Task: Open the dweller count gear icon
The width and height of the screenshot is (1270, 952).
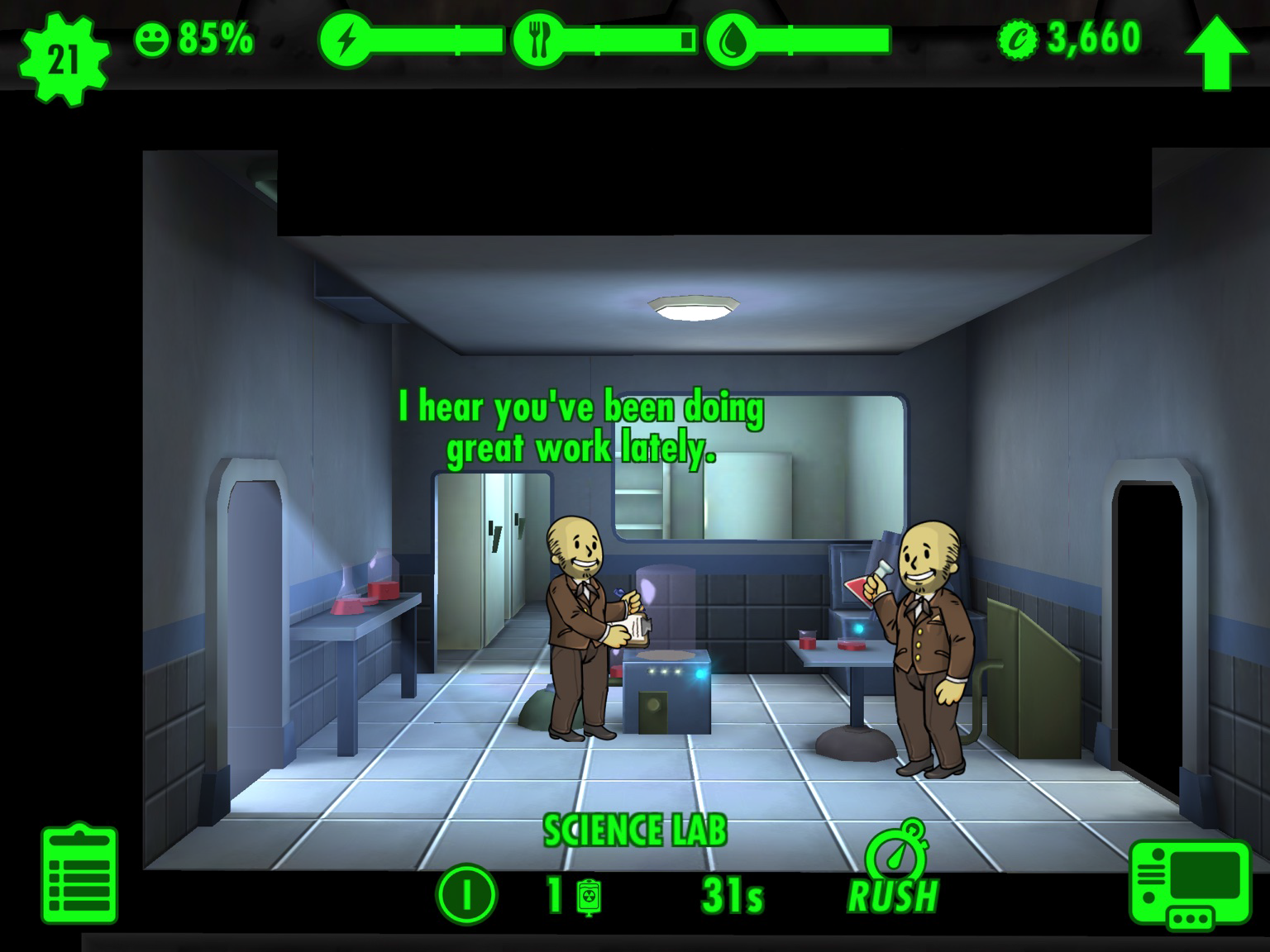Action: click(x=63, y=58)
